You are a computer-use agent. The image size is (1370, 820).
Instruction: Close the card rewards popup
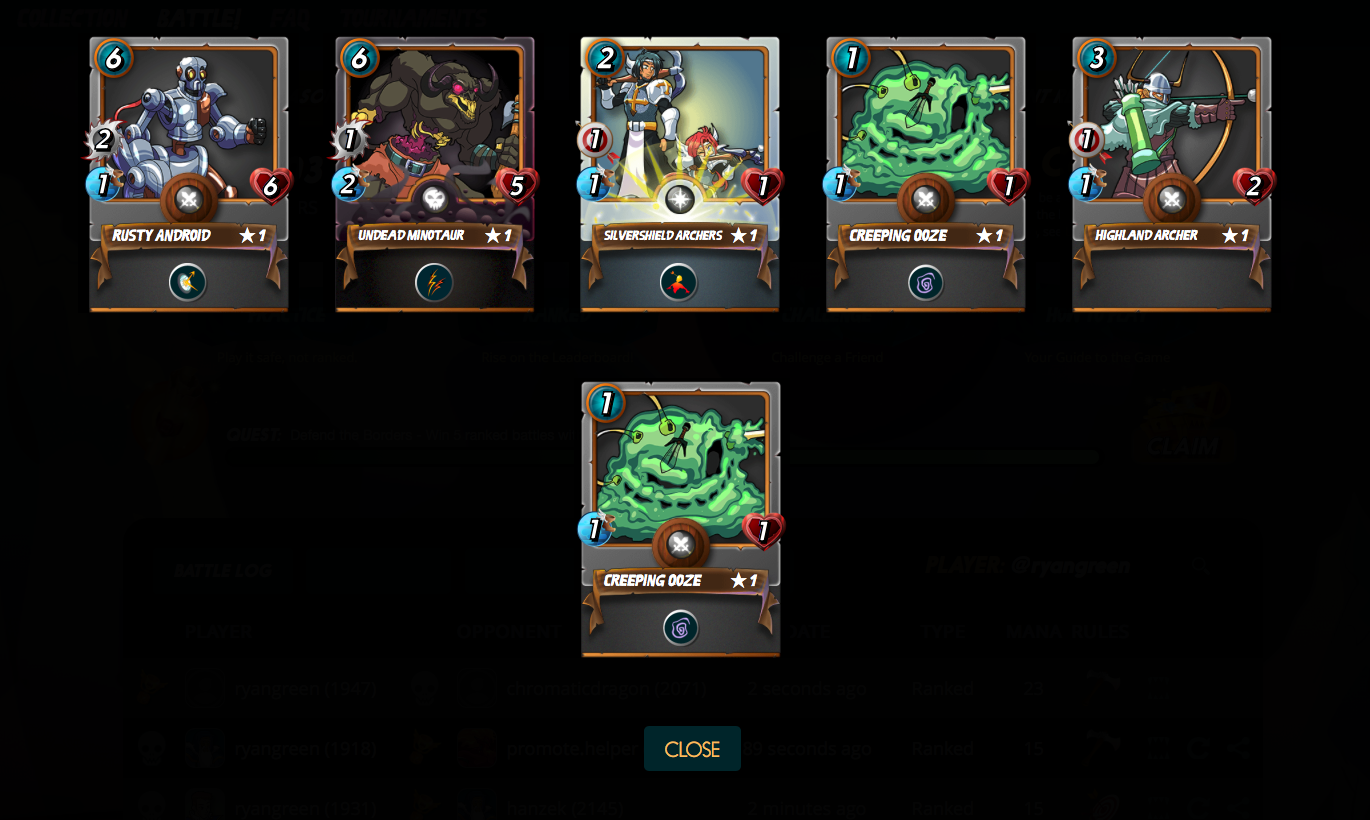[x=692, y=749]
